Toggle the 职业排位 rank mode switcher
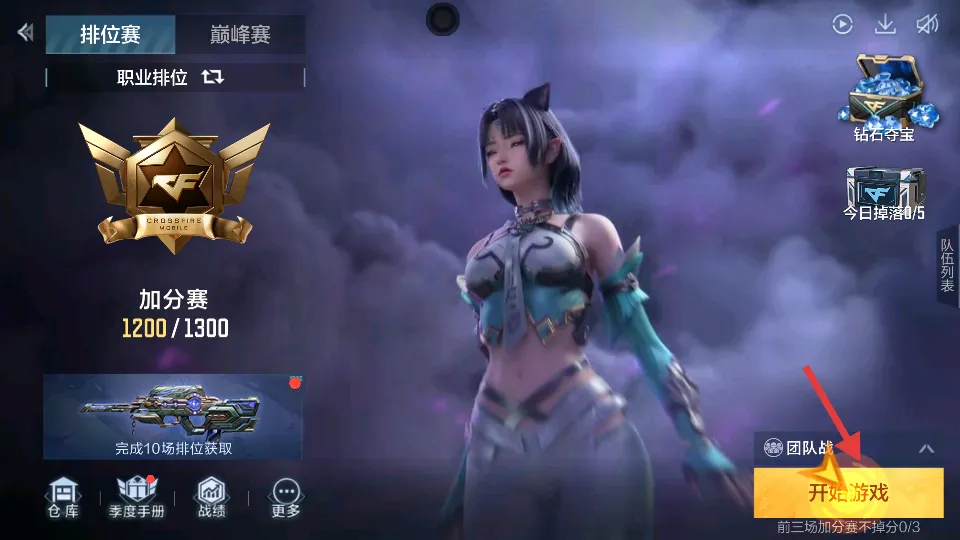 [212, 77]
